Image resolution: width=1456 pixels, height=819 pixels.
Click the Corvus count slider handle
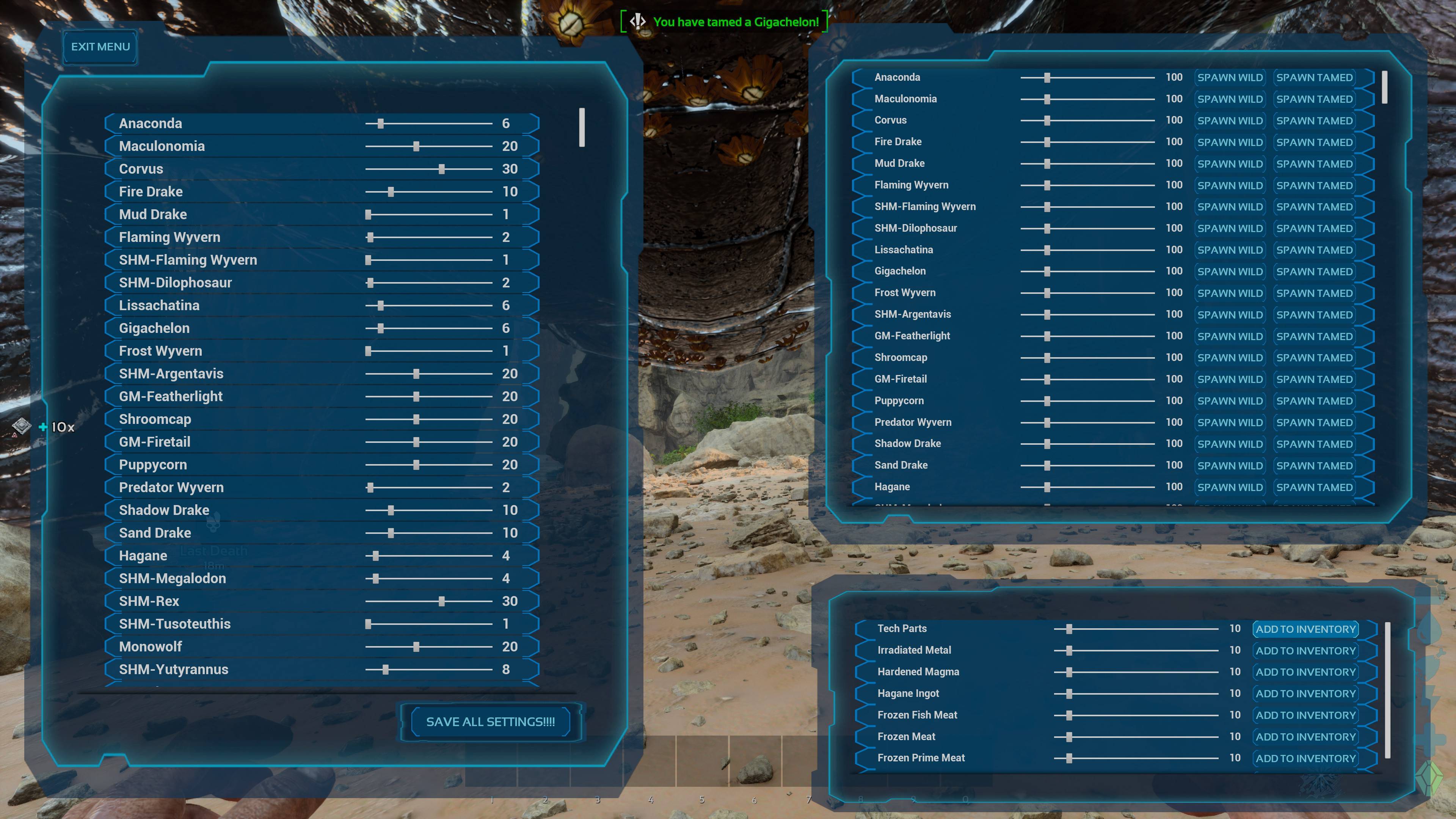tap(441, 168)
